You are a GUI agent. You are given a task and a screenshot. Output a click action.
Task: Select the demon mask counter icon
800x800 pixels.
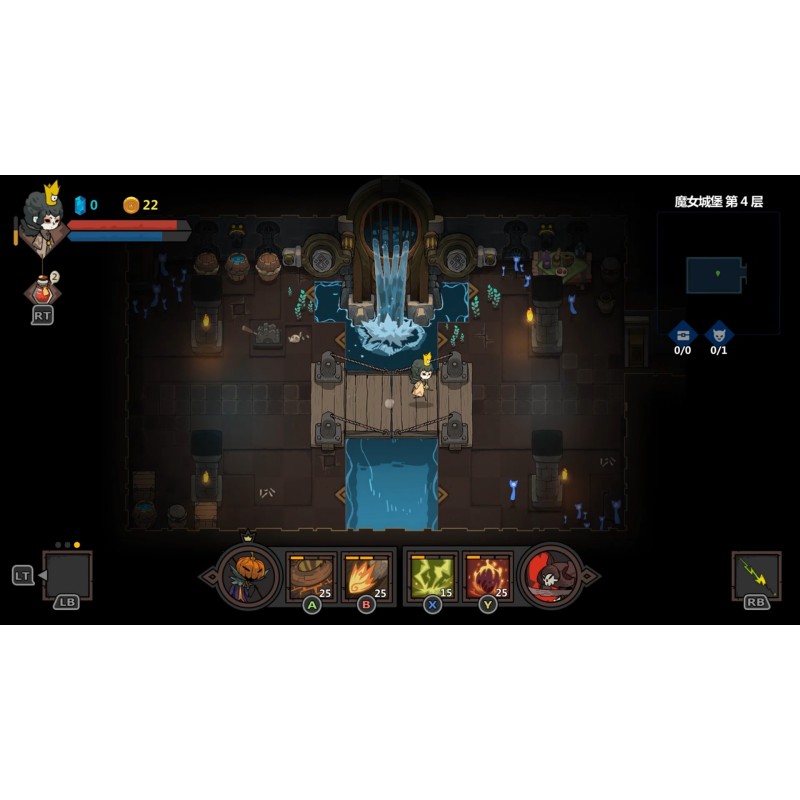point(718,333)
